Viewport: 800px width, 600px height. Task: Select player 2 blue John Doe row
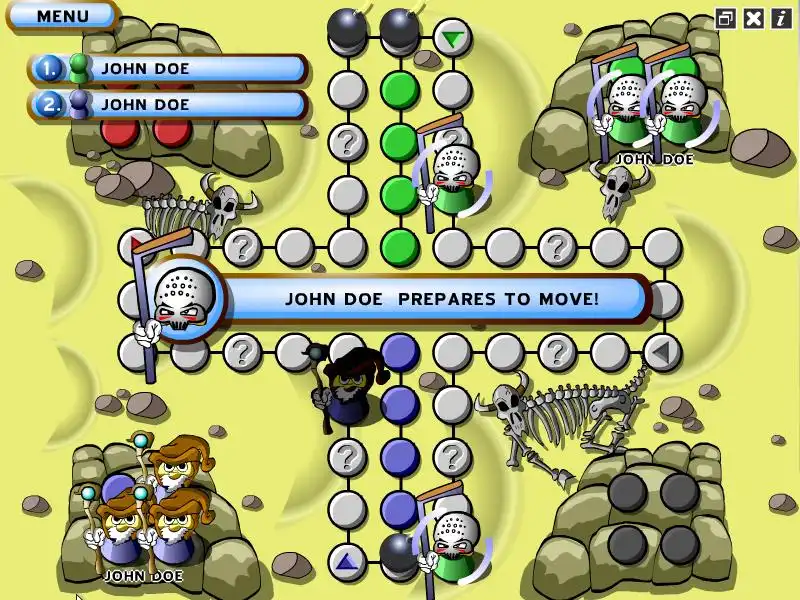pyautogui.click(x=168, y=104)
